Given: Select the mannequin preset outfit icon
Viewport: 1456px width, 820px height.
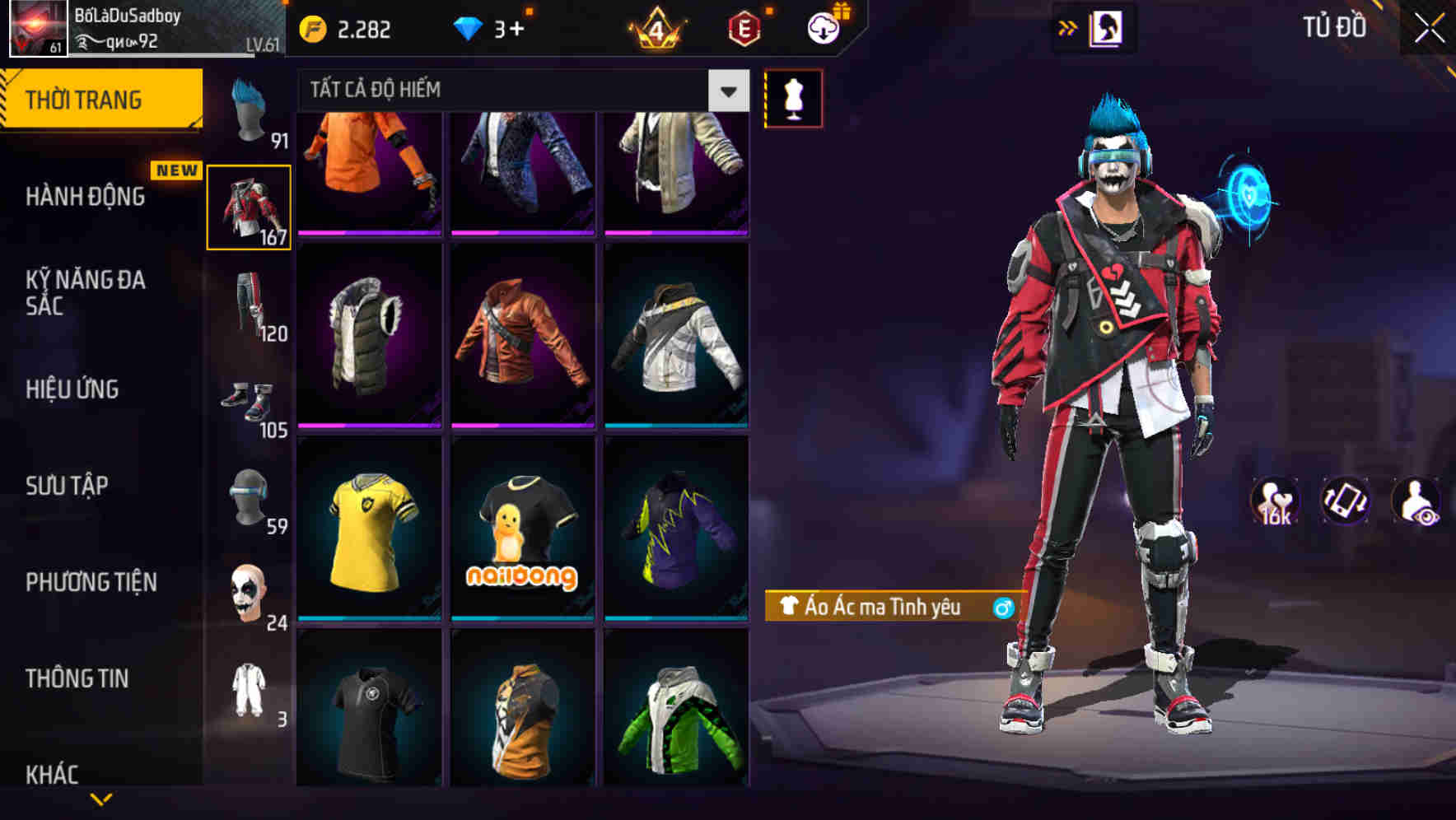Looking at the screenshot, I should click(x=793, y=97).
